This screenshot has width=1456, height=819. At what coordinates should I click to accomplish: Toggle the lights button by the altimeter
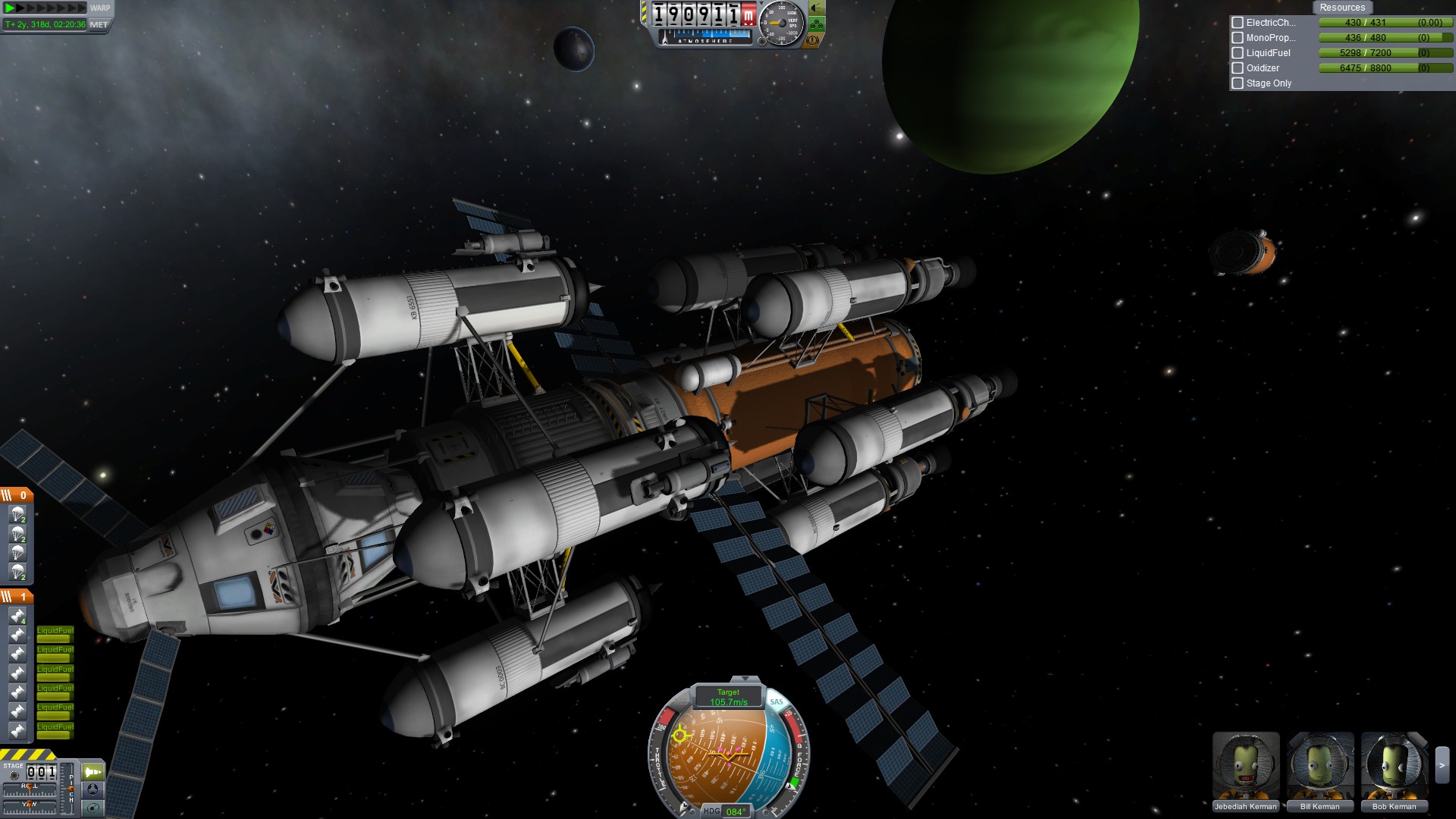(816, 8)
